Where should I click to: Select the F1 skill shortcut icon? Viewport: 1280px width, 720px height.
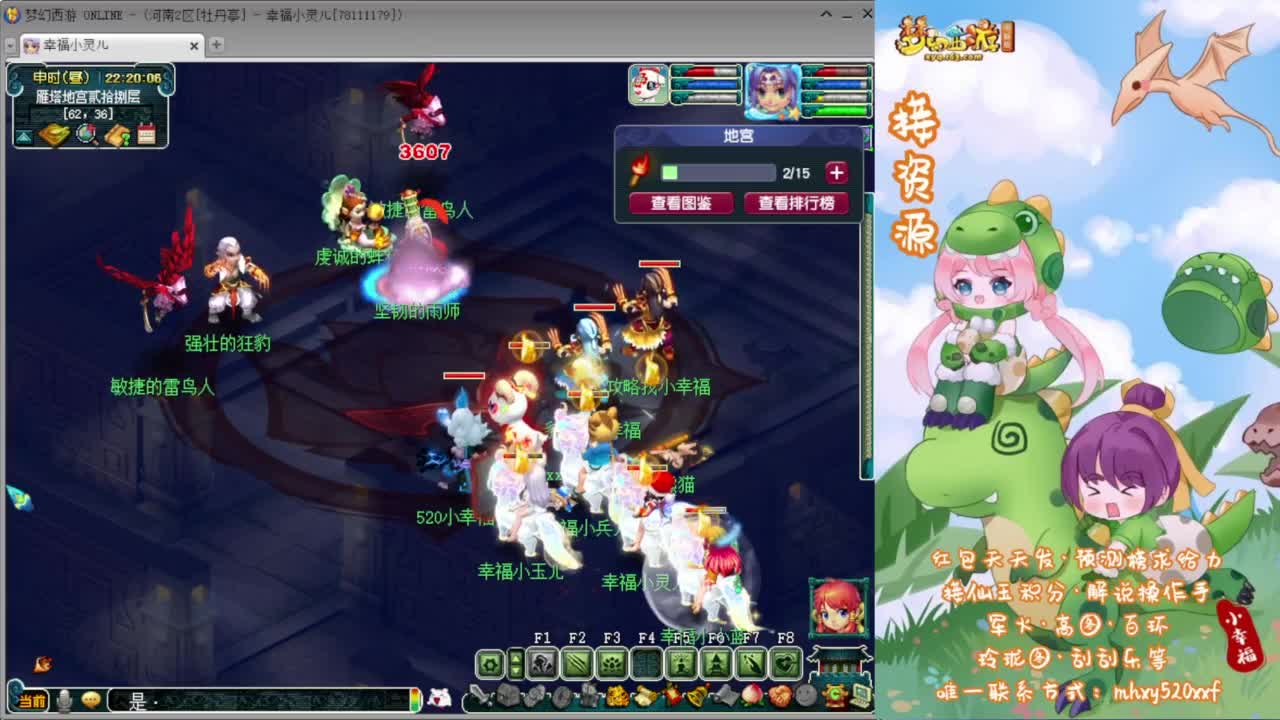(x=540, y=661)
